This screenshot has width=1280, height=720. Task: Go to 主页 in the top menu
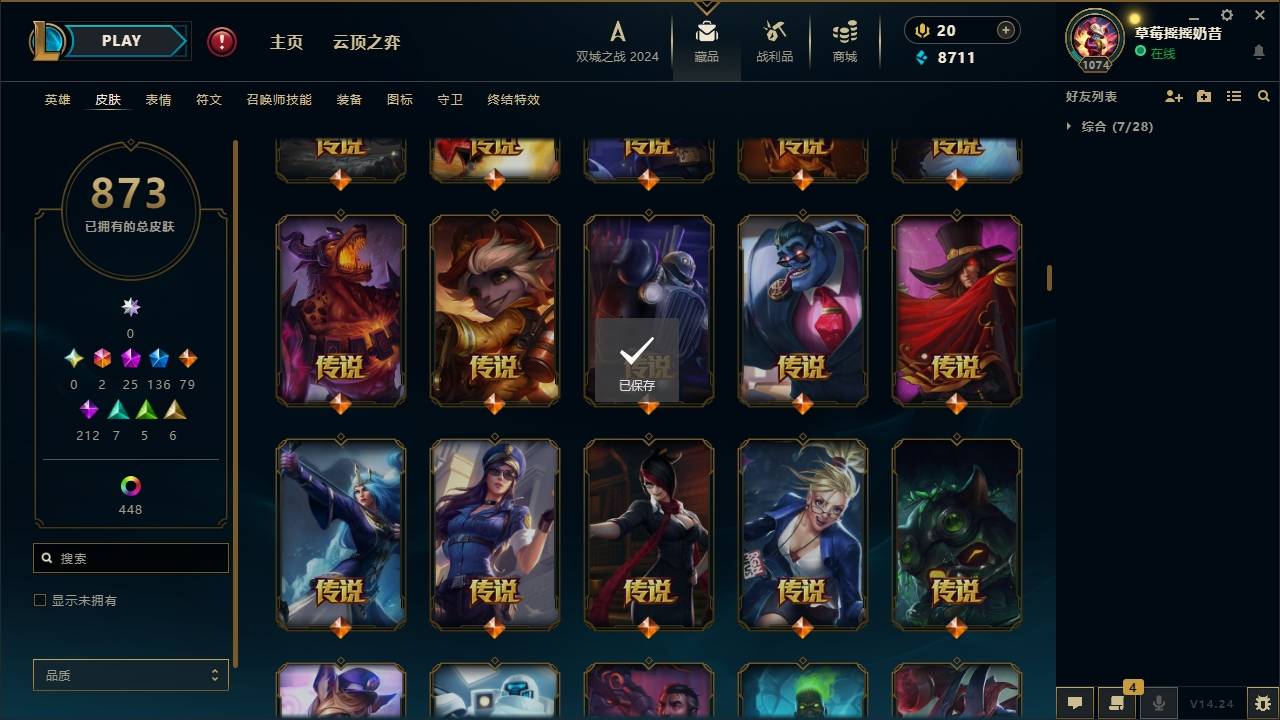pyautogui.click(x=287, y=42)
